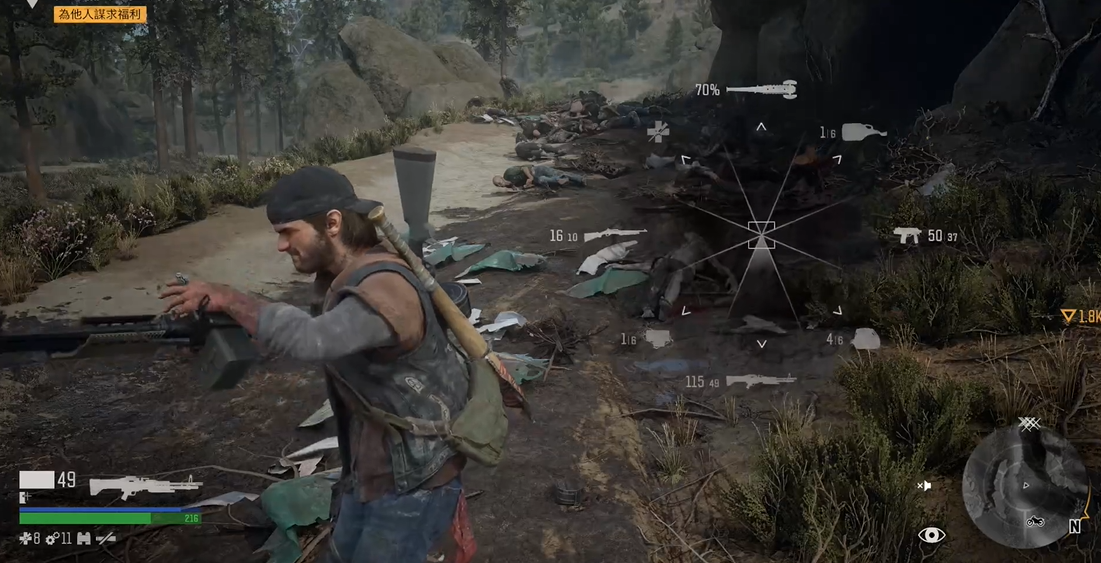Screen dimensions: 1101x563
Task: Equip the machine gun with 115 rounds
Action: (760, 380)
